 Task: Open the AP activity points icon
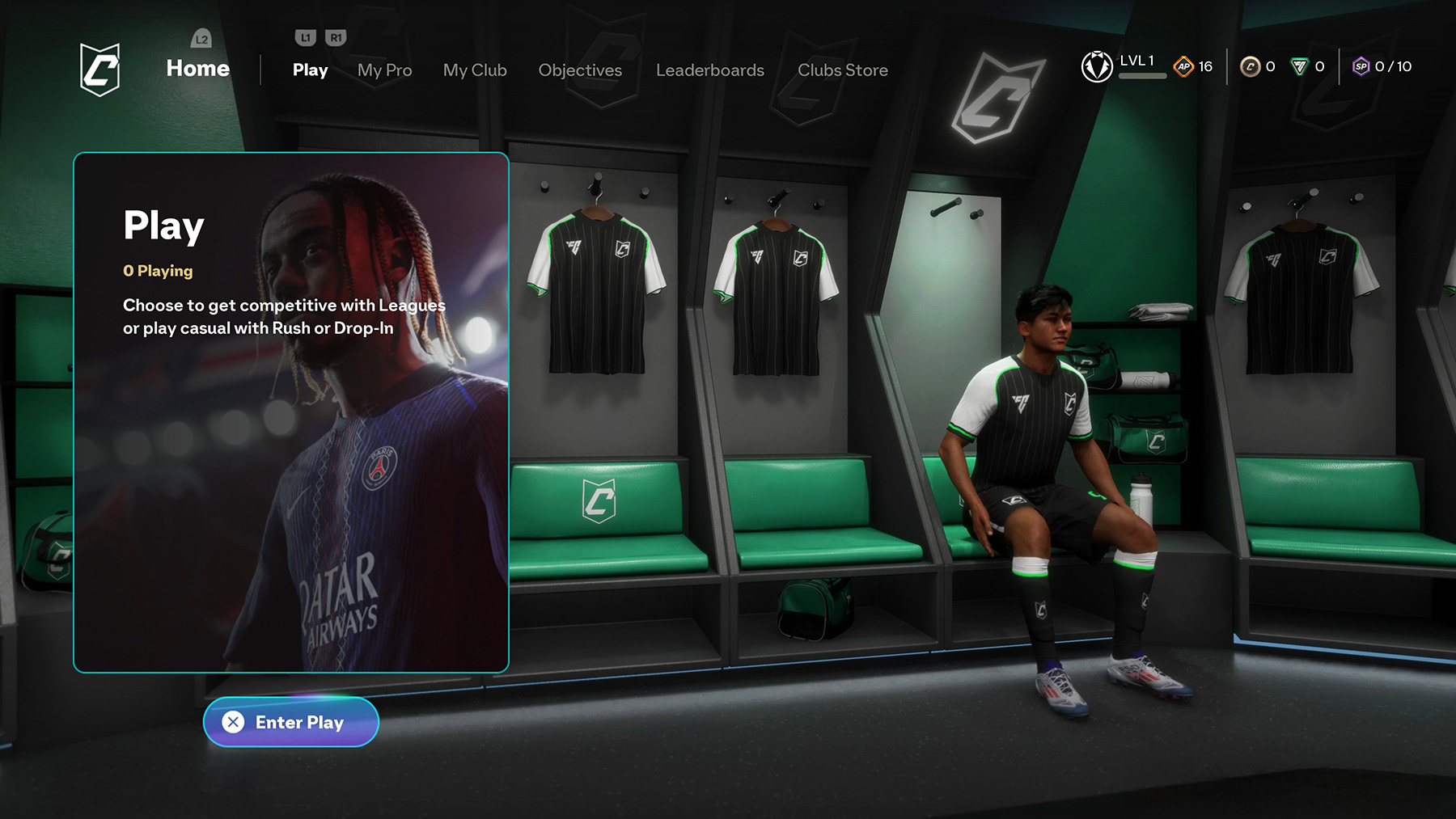click(1184, 67)
